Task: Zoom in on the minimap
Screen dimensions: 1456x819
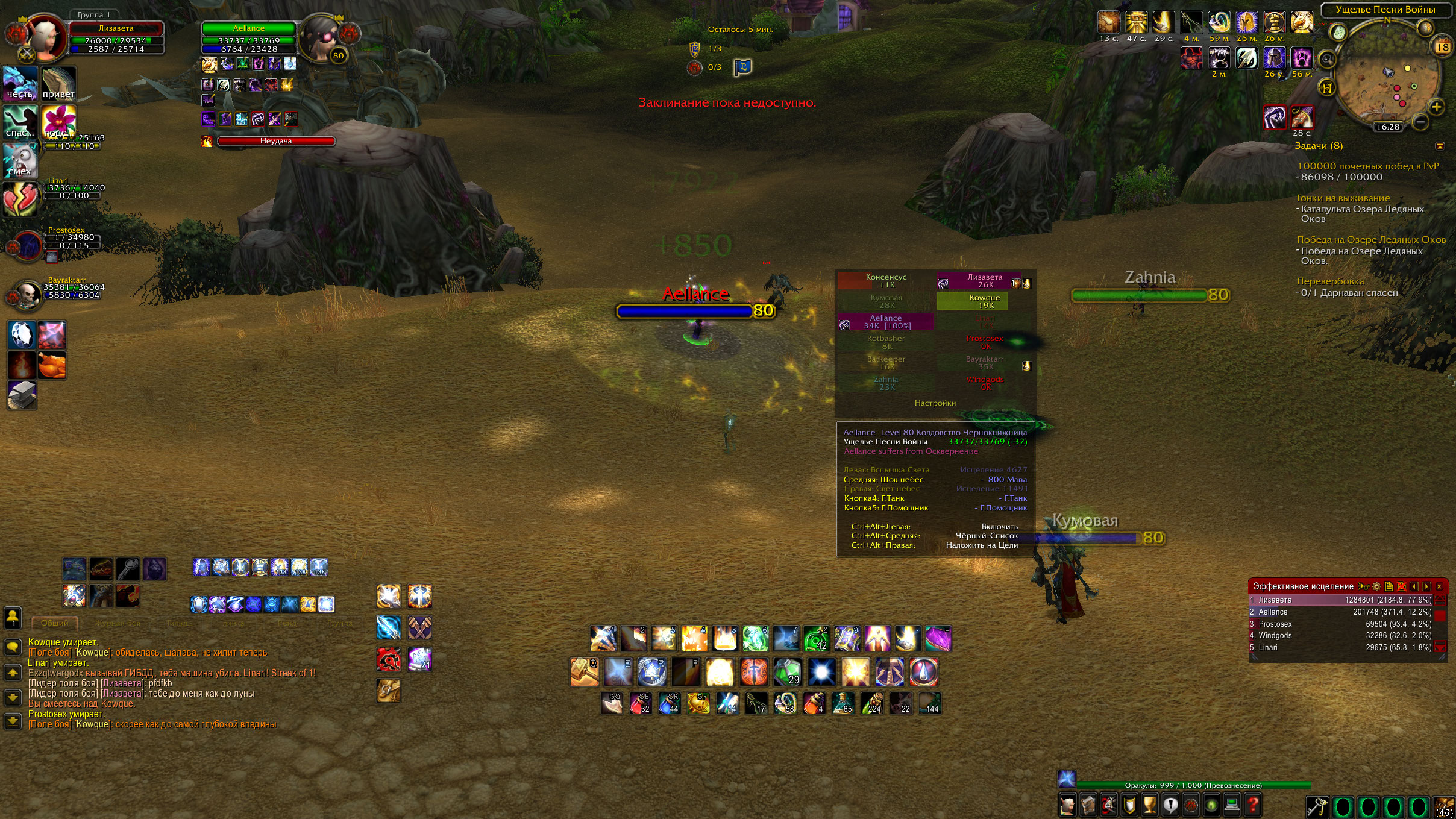Action: 1437,107
